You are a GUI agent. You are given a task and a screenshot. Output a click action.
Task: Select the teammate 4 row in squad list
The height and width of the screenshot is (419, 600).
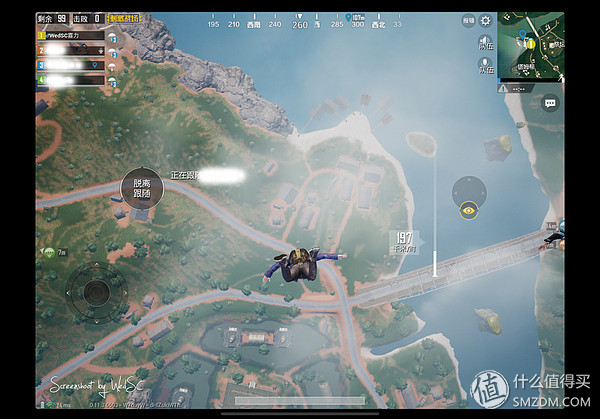point(72,79)
